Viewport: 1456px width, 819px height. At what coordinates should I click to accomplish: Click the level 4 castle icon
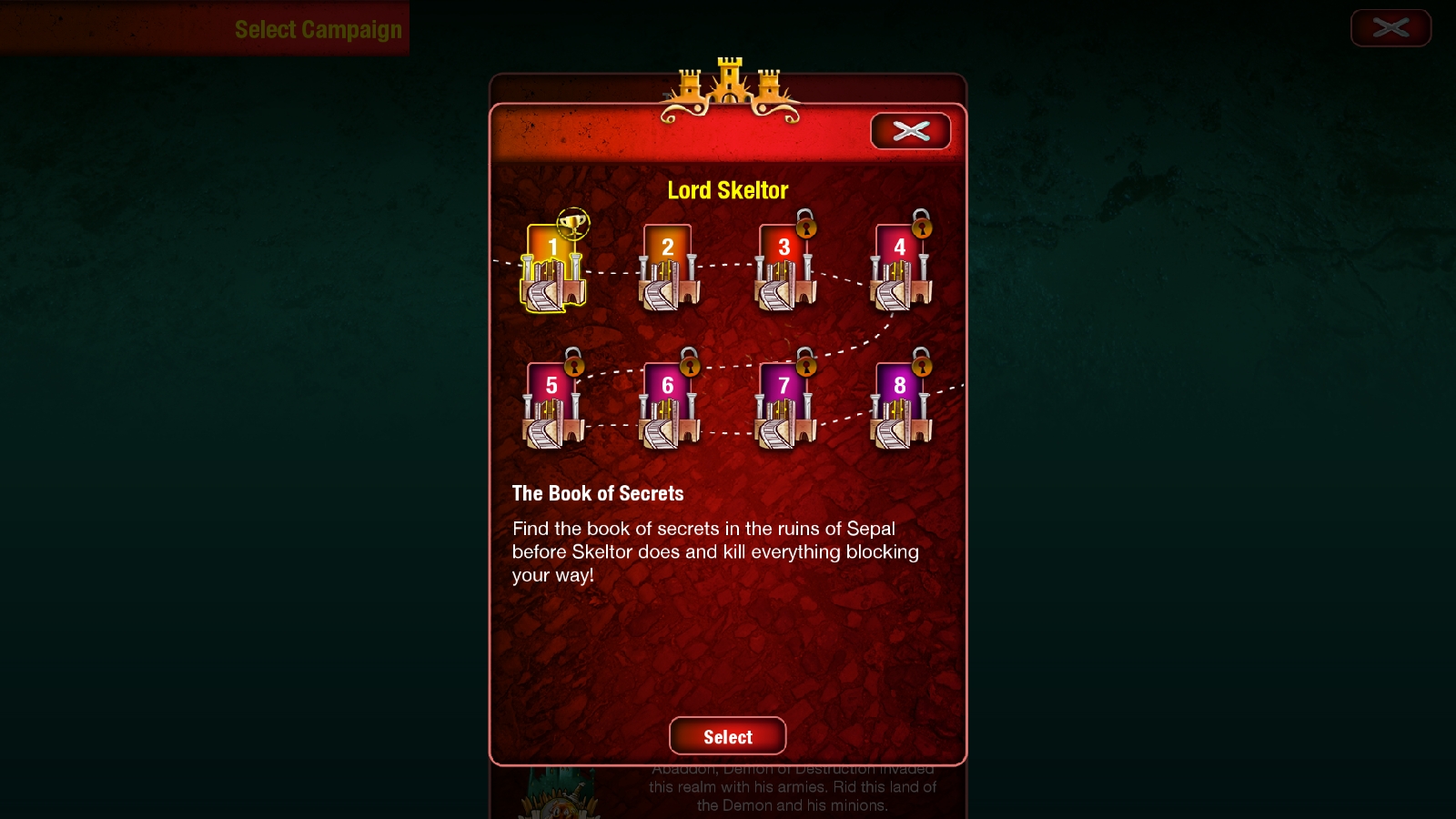[899, 268]
